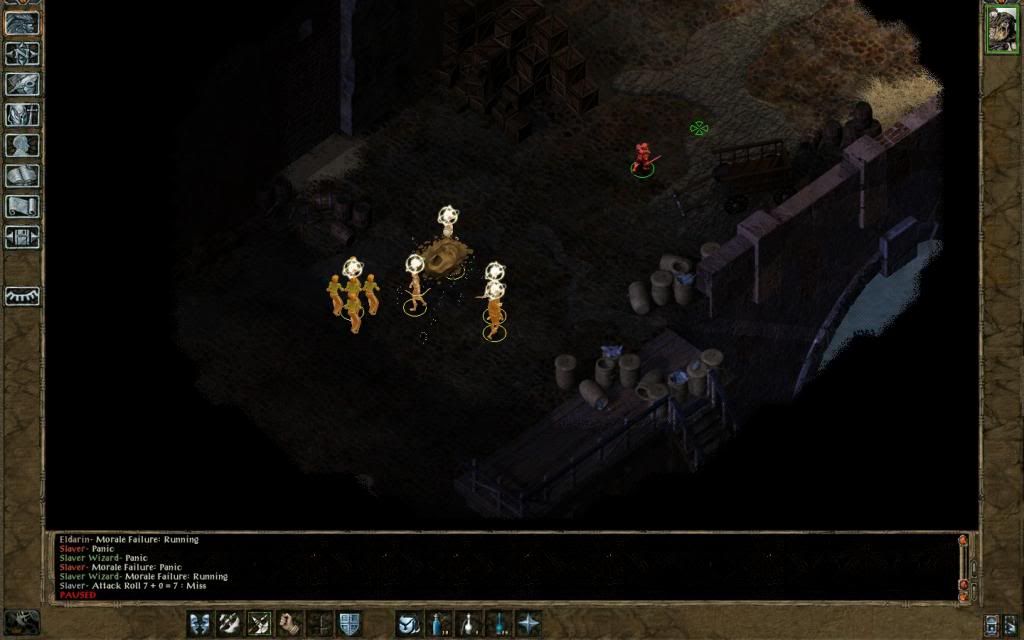
Task: Activate the talk masks action
Action: click(x=200, y=623)
